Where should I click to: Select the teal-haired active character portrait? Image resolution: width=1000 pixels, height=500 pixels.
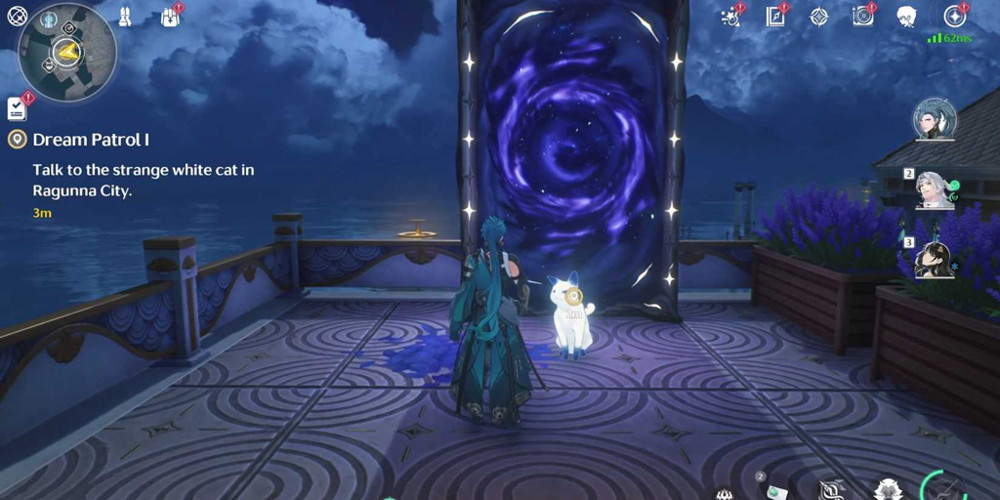pyautogui.click(x=932, y=120)
